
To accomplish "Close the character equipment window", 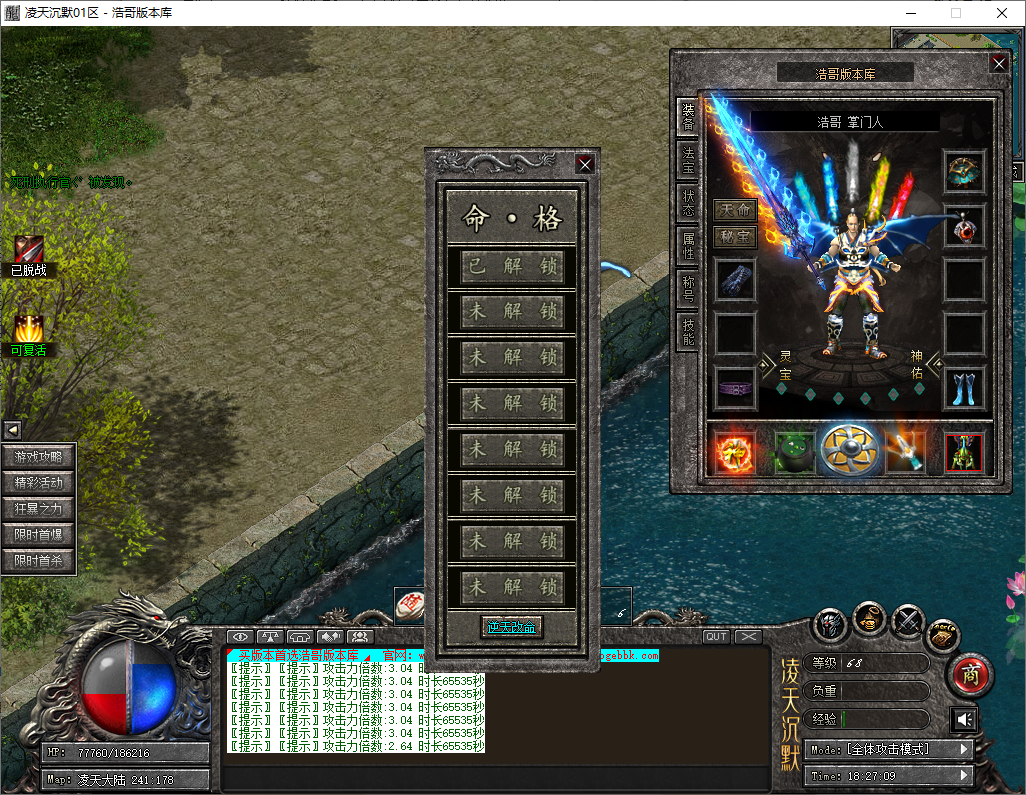I will click(x=998, y=63).
